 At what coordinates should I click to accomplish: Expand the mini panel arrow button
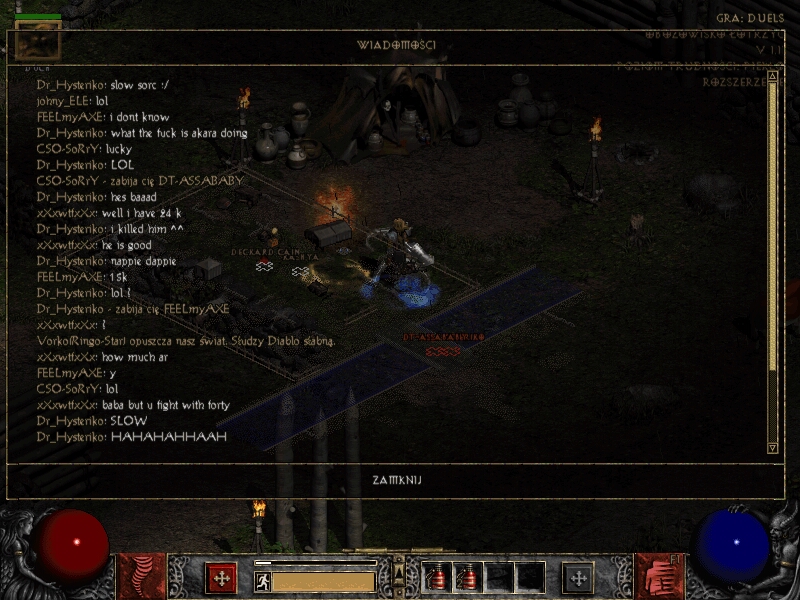399,571
